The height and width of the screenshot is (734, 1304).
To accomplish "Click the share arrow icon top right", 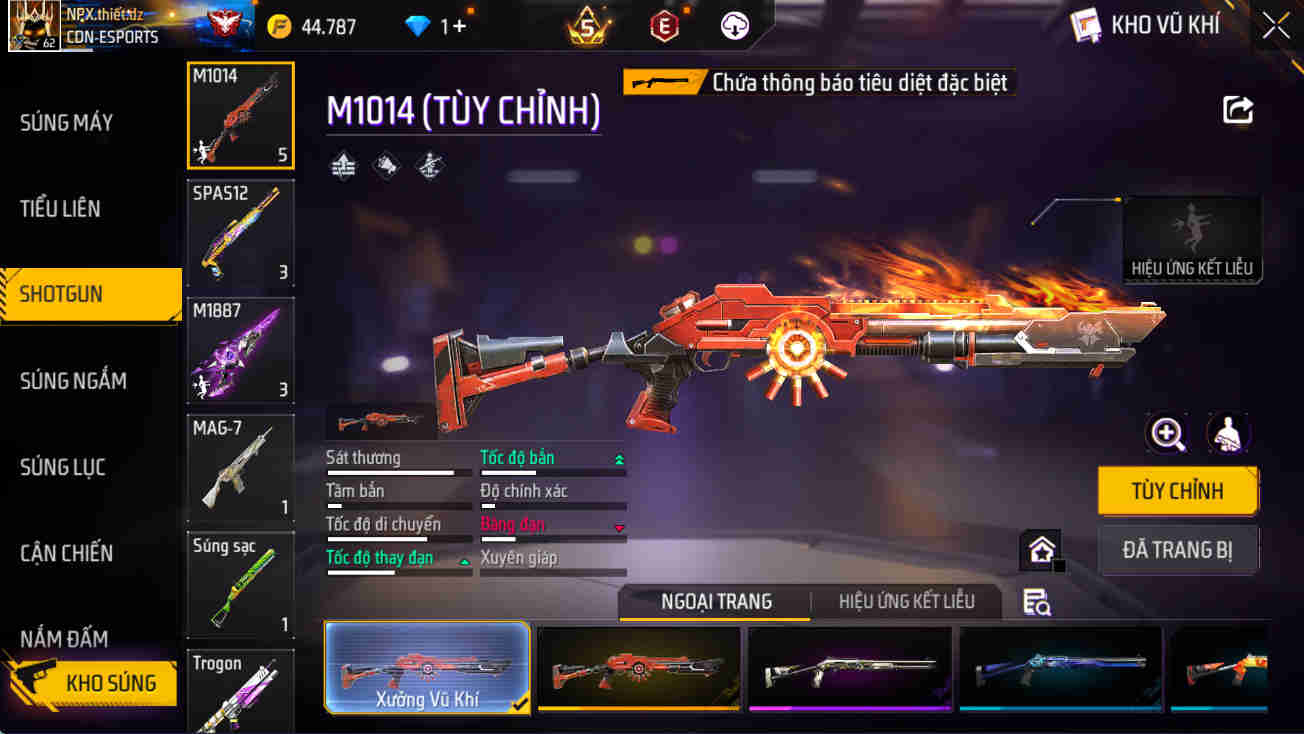I will point(1237,109).
